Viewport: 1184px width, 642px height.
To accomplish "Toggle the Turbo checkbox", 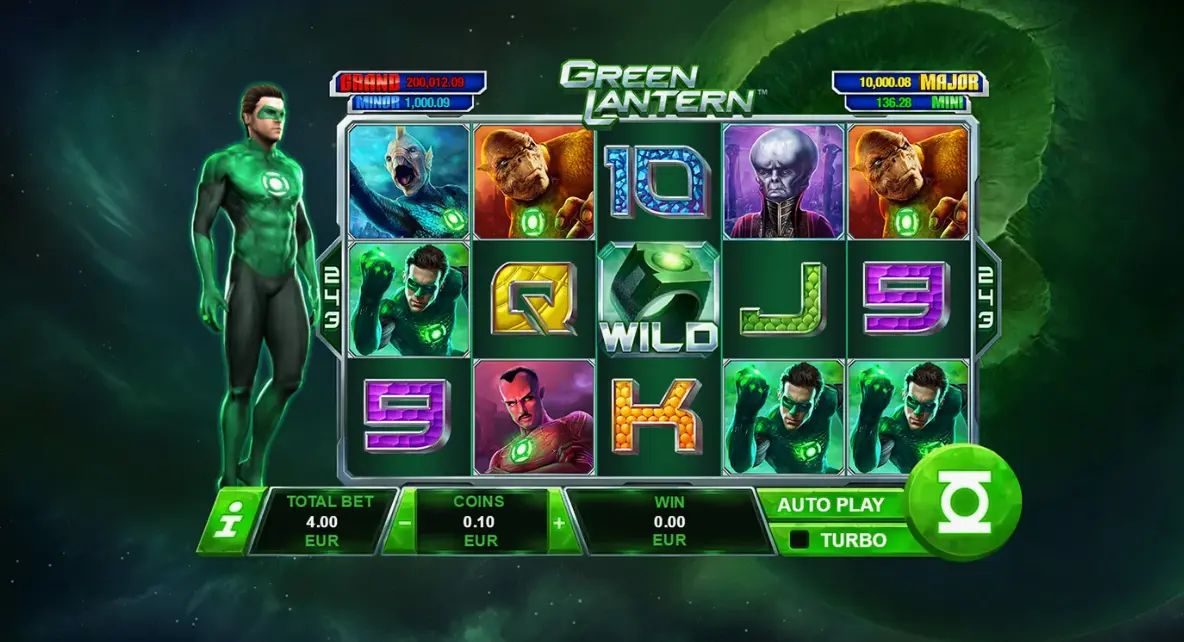I will pos(800,540).
